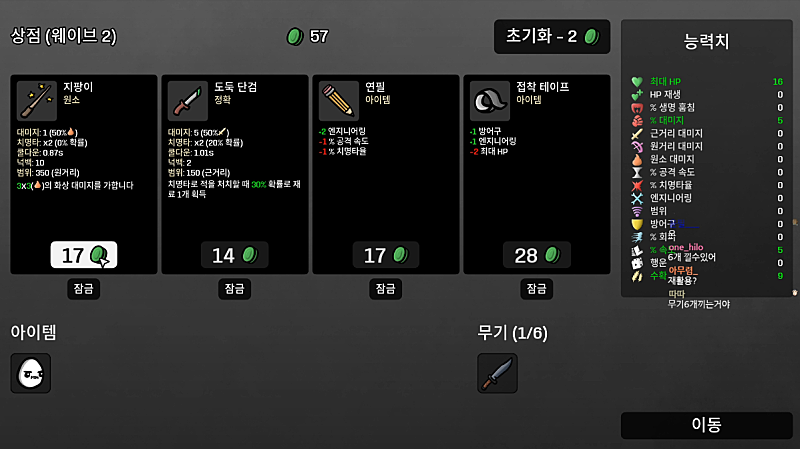This screenshot has height=449, width=800.
Task: Inspect the 접착 테이프 tape icon
Action: (x=490, y=101)
